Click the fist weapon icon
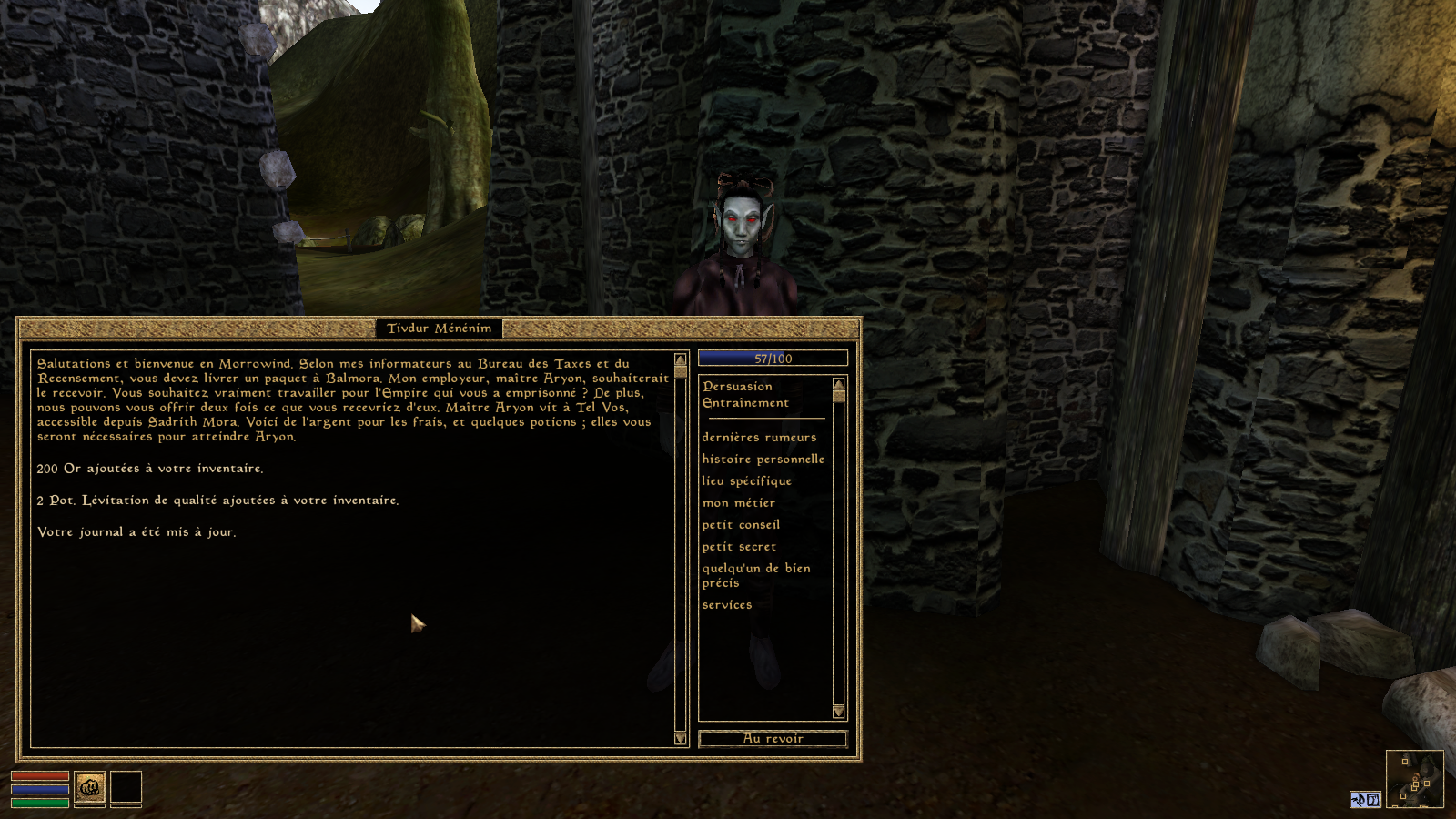This screenshot has height=819, width=1456. tap(89, 788)
